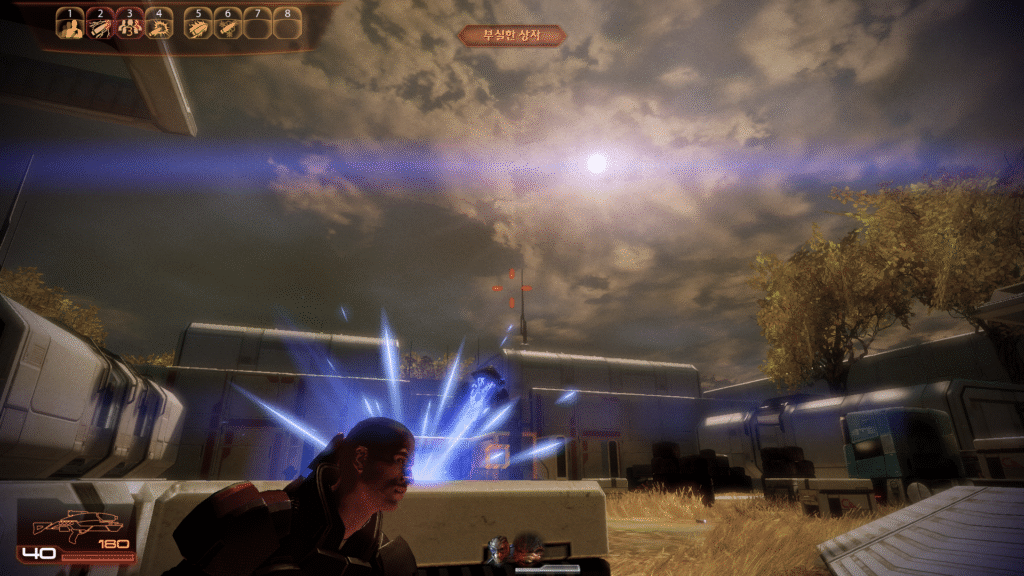Activate the ammo power in slot 6
This screenshot has width=1024, height=576.
coord(228,26)
